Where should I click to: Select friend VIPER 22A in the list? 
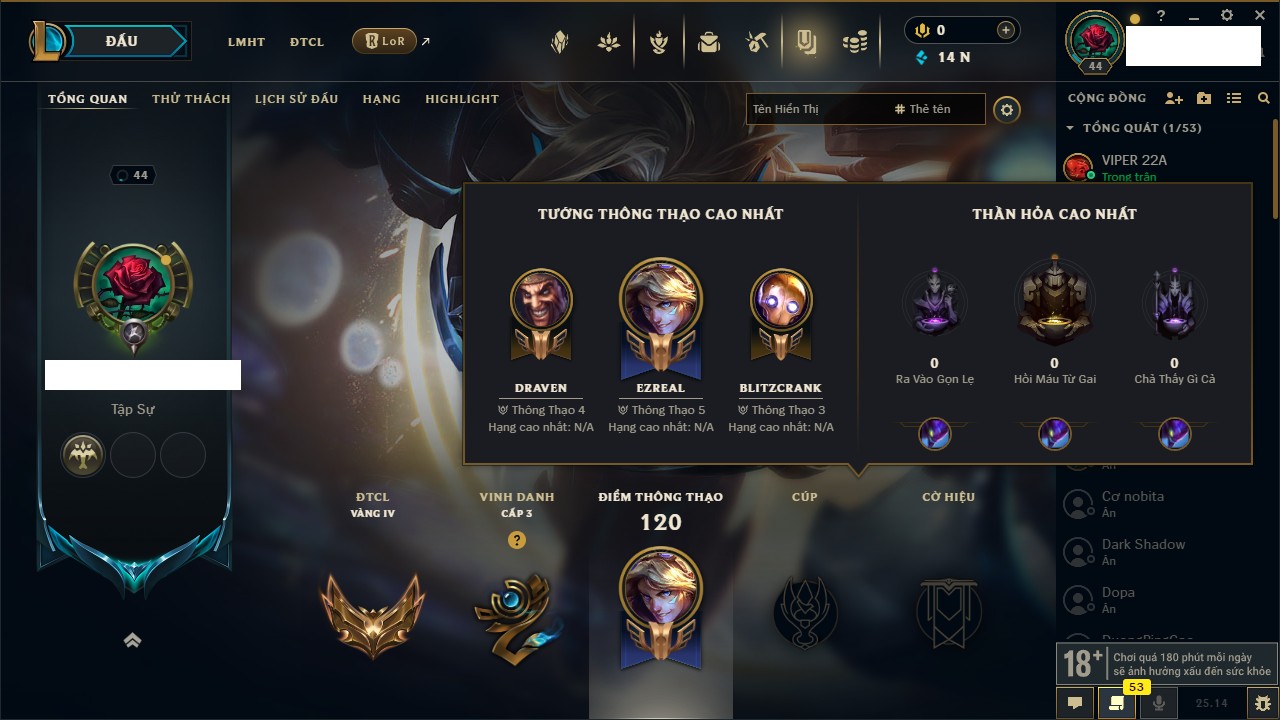[x=1134, y=160]
